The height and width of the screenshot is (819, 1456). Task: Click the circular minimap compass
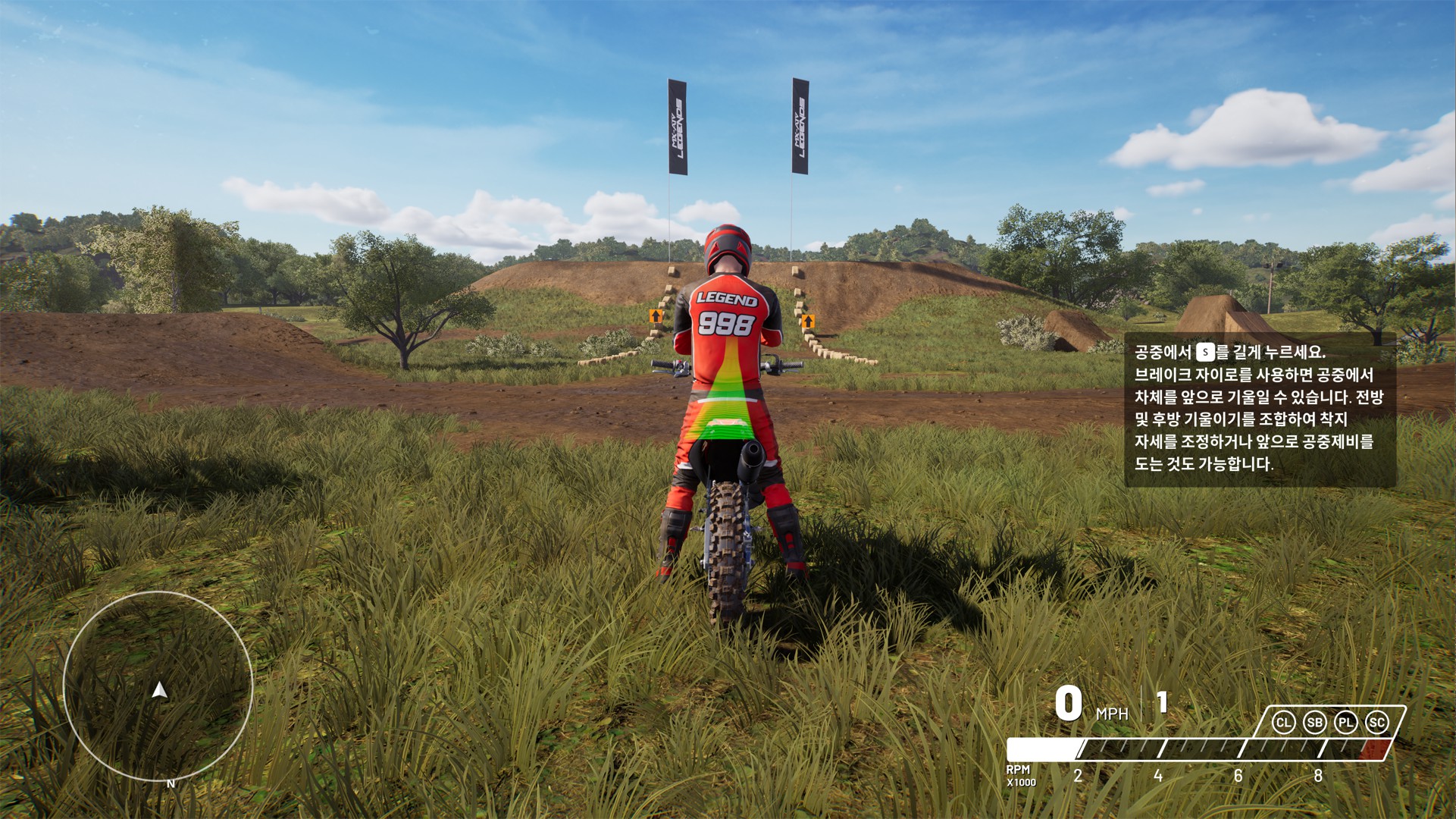click(x=158, y=687)
